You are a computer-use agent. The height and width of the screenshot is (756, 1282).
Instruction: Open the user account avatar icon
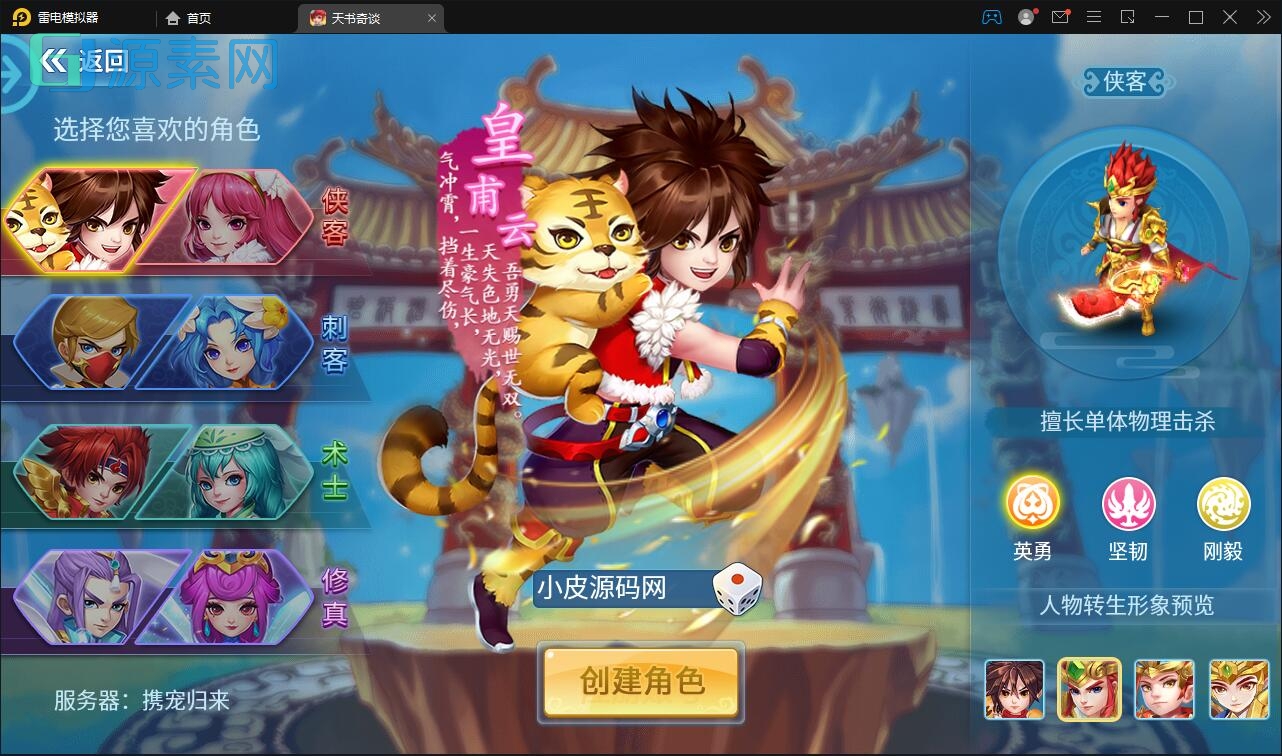[1024, 17]
